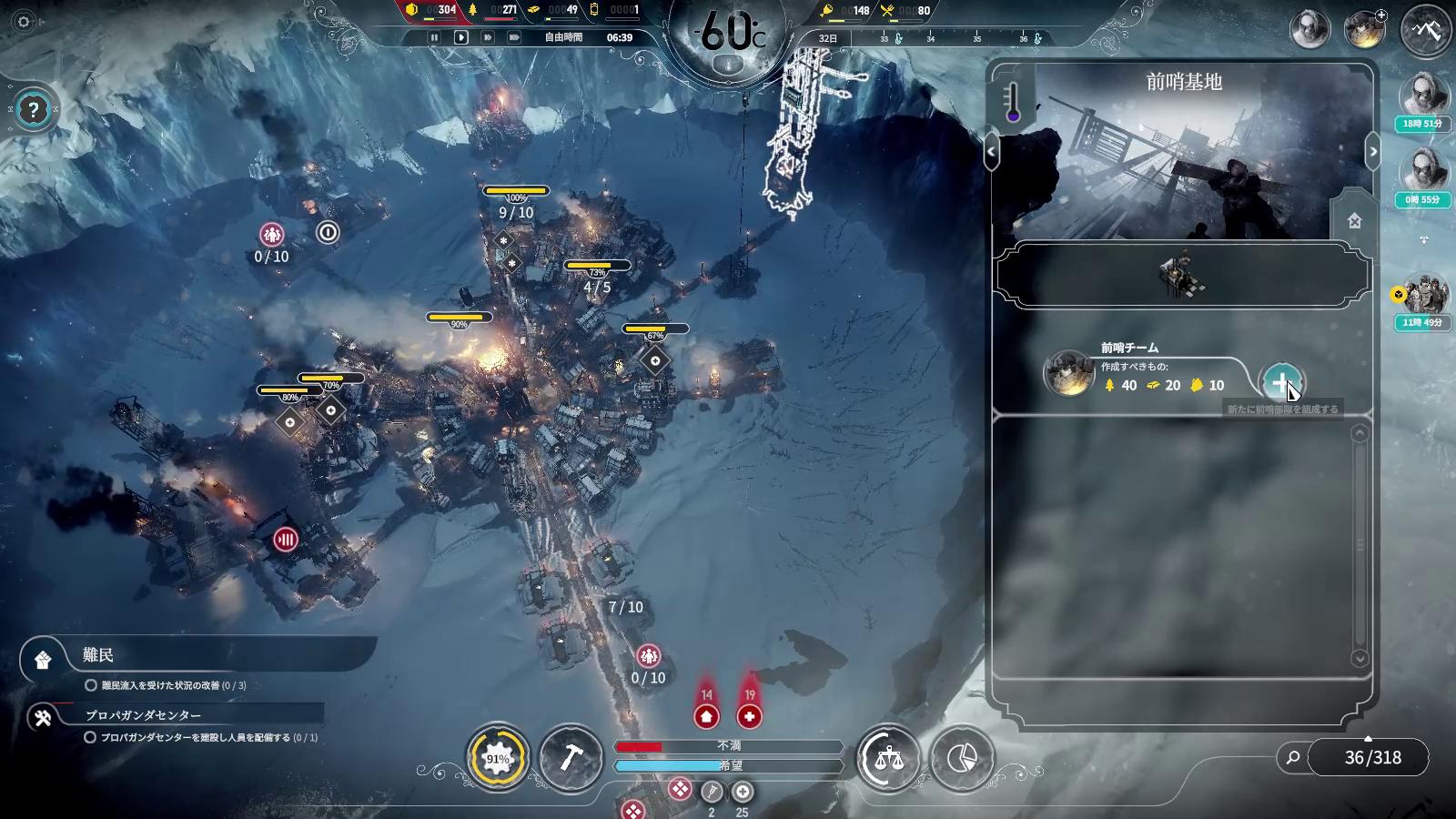The image size is (1456, 819).
Task: Pause the game speed
Action: pyautogui.click(x=434, y=37)
